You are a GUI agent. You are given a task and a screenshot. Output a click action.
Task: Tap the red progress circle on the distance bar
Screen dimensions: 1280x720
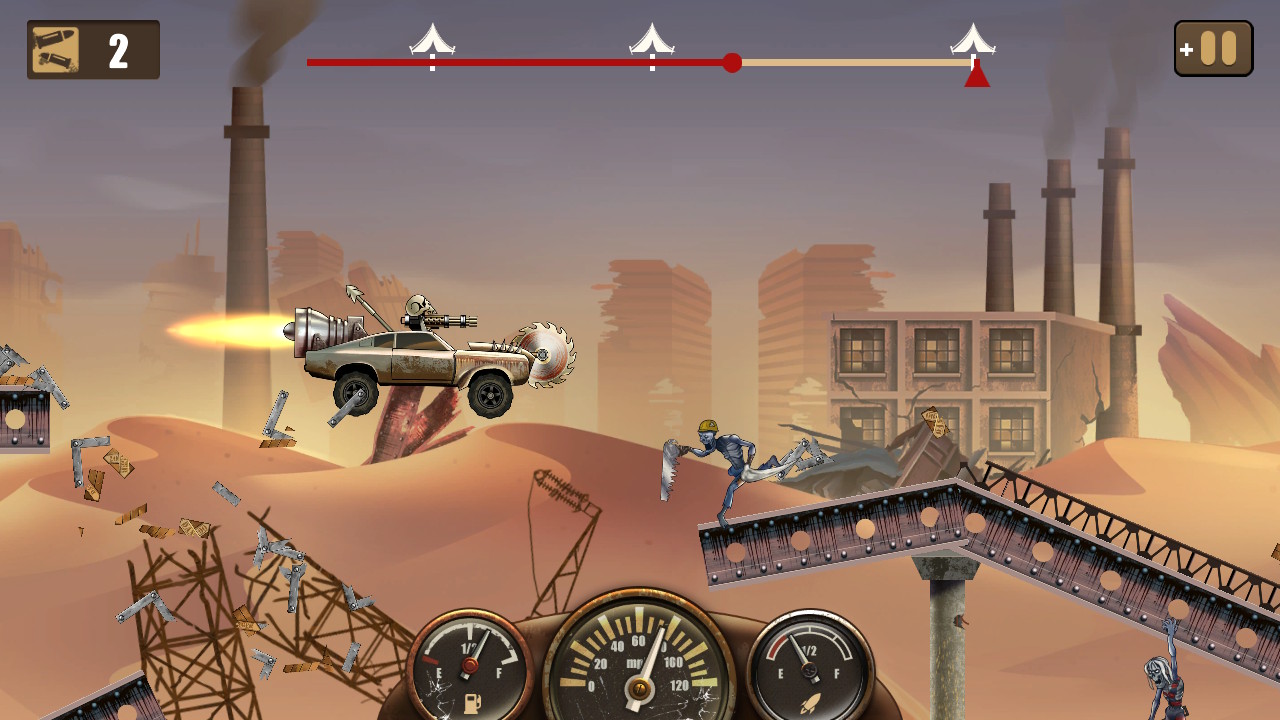pos(733,63)
